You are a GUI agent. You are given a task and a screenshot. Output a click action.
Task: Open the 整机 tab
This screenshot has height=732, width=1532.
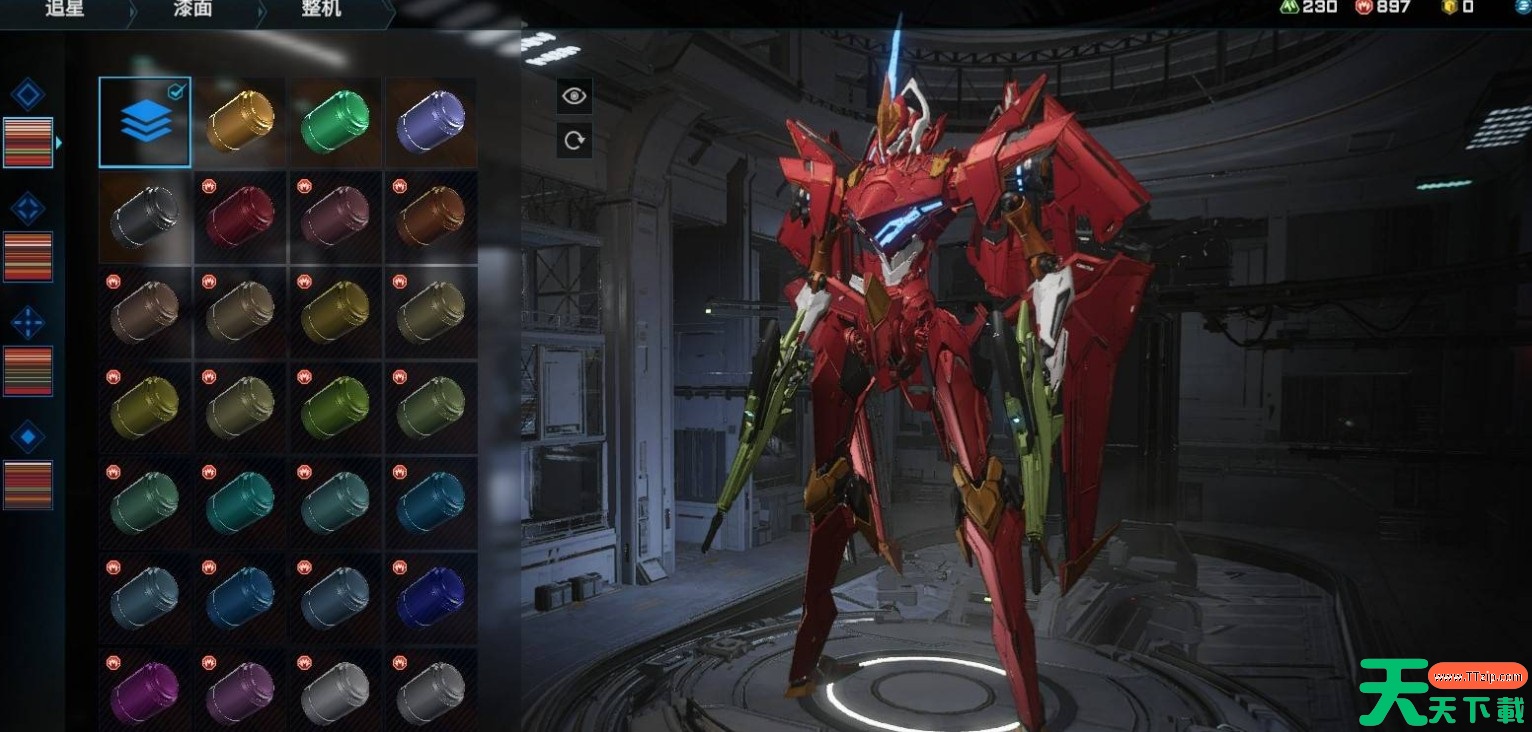320,10
